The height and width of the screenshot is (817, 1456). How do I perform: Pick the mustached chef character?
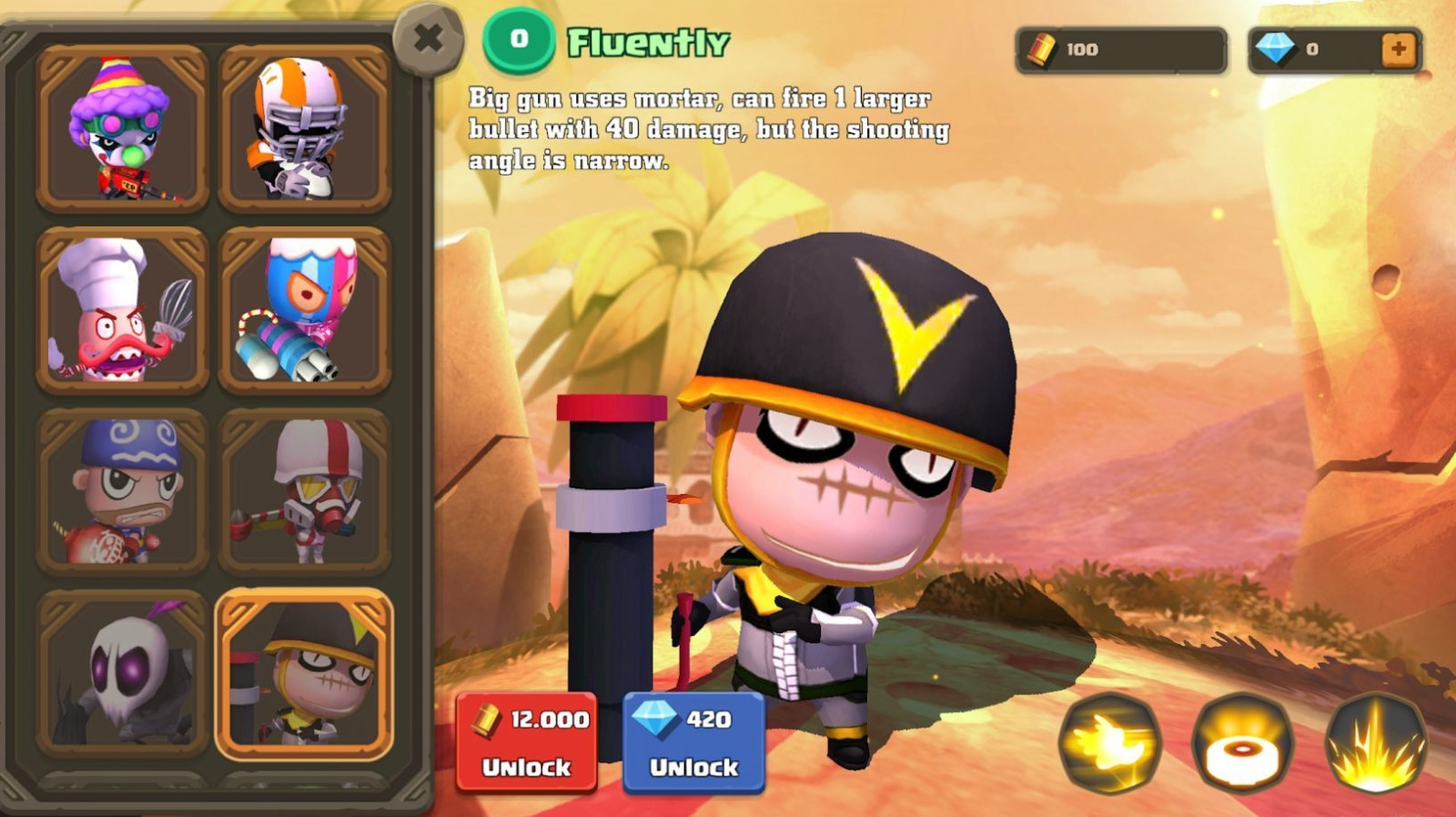point(122,310)
